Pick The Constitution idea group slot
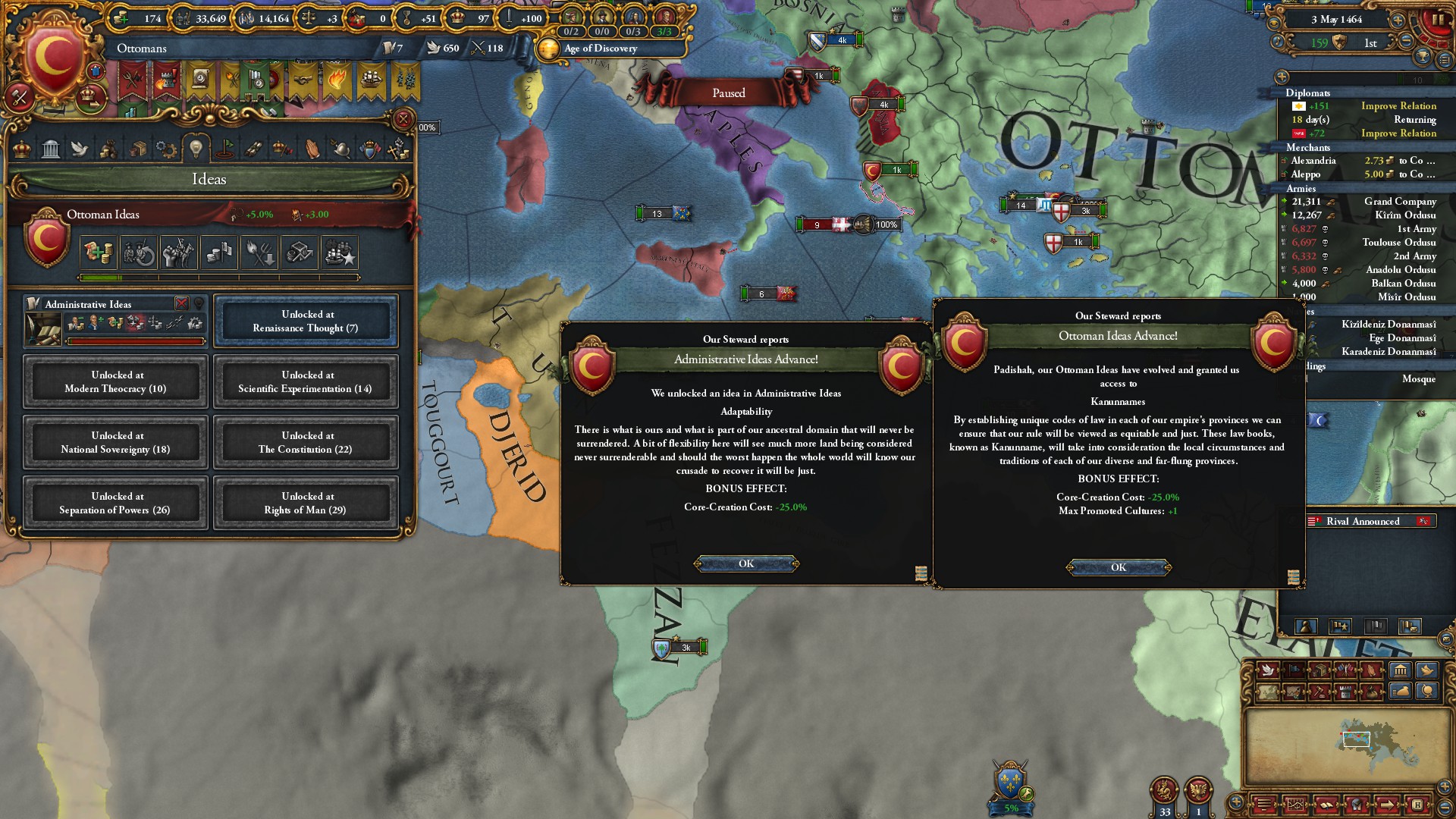The image size is (1456, 819). 306,442
